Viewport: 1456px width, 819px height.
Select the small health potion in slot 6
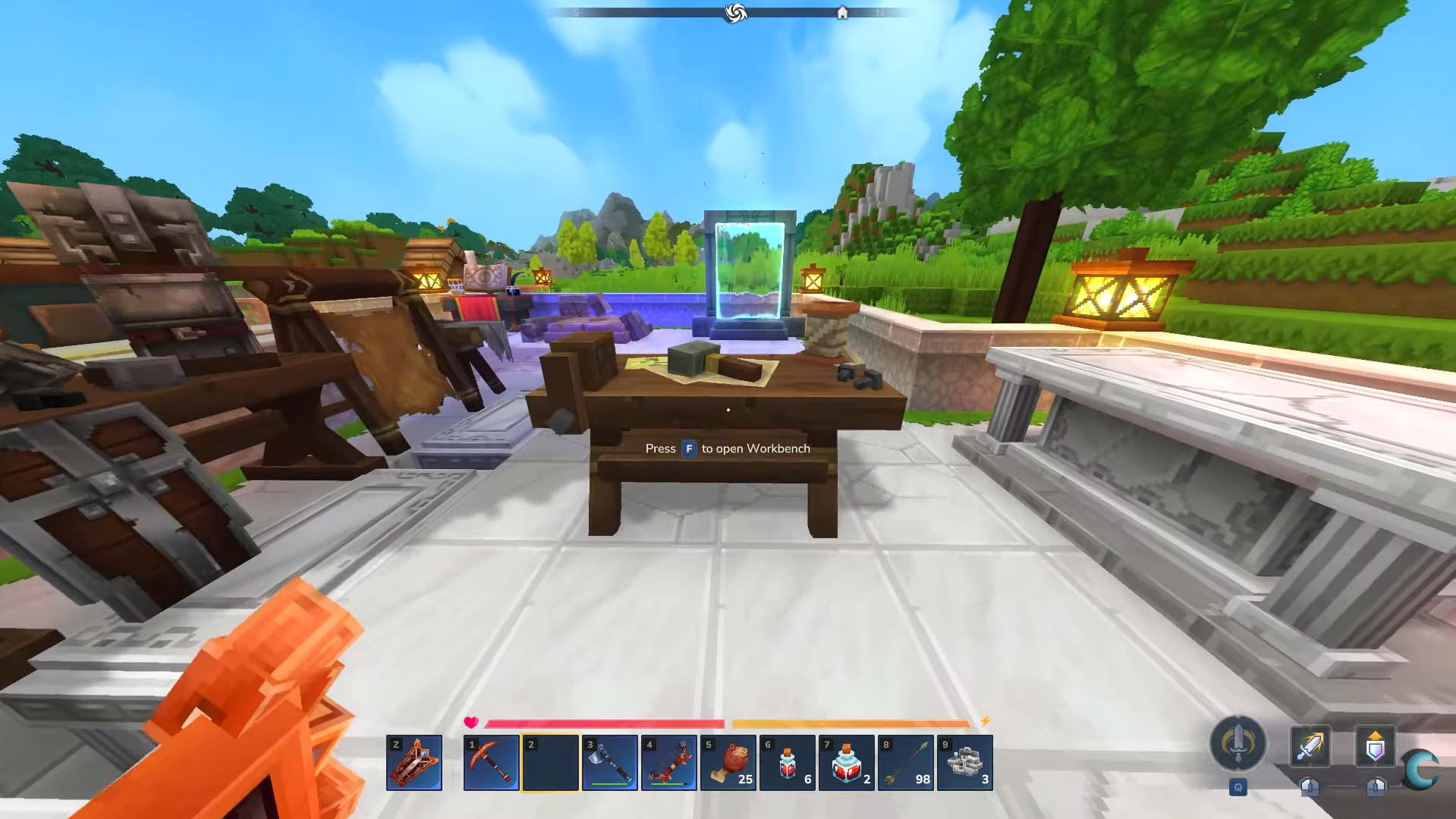pos(788,762)
